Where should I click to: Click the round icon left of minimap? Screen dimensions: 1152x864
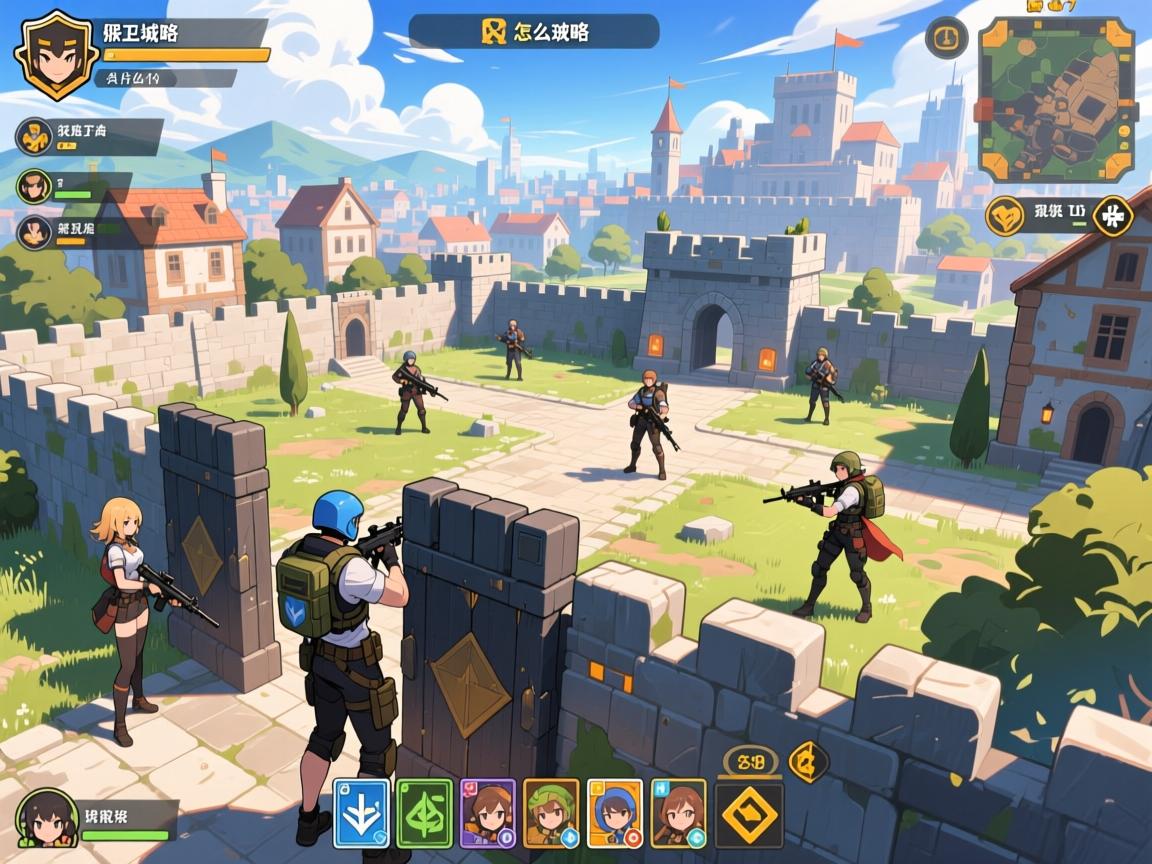click(x=946, y=38)
